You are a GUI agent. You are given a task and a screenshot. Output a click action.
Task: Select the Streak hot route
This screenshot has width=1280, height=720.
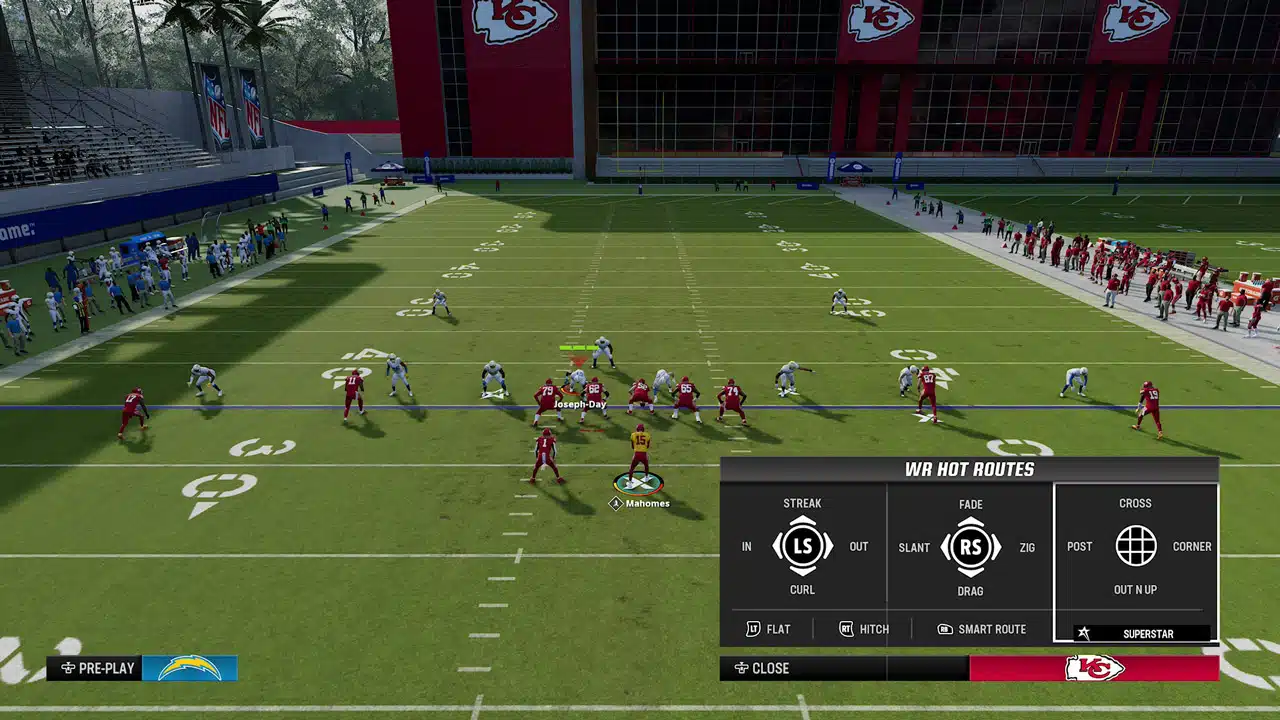click(x=802, y=504)
